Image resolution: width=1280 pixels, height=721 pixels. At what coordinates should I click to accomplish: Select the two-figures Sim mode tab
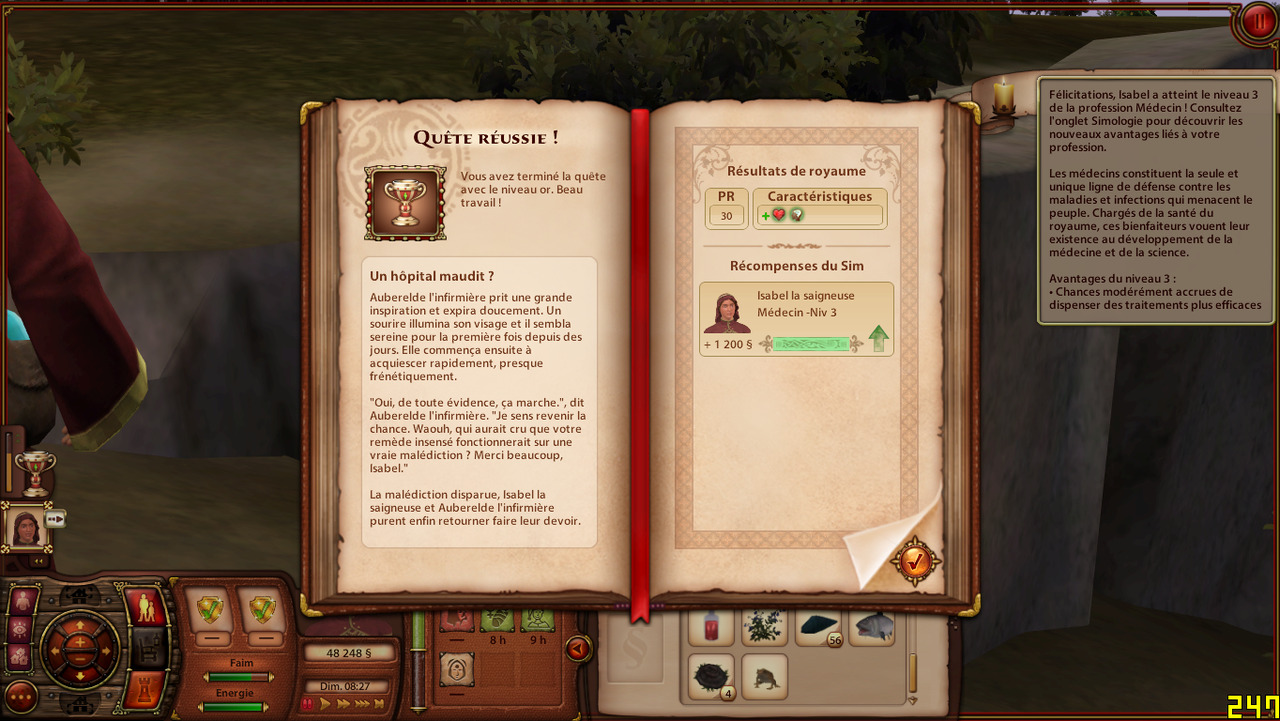147,607
